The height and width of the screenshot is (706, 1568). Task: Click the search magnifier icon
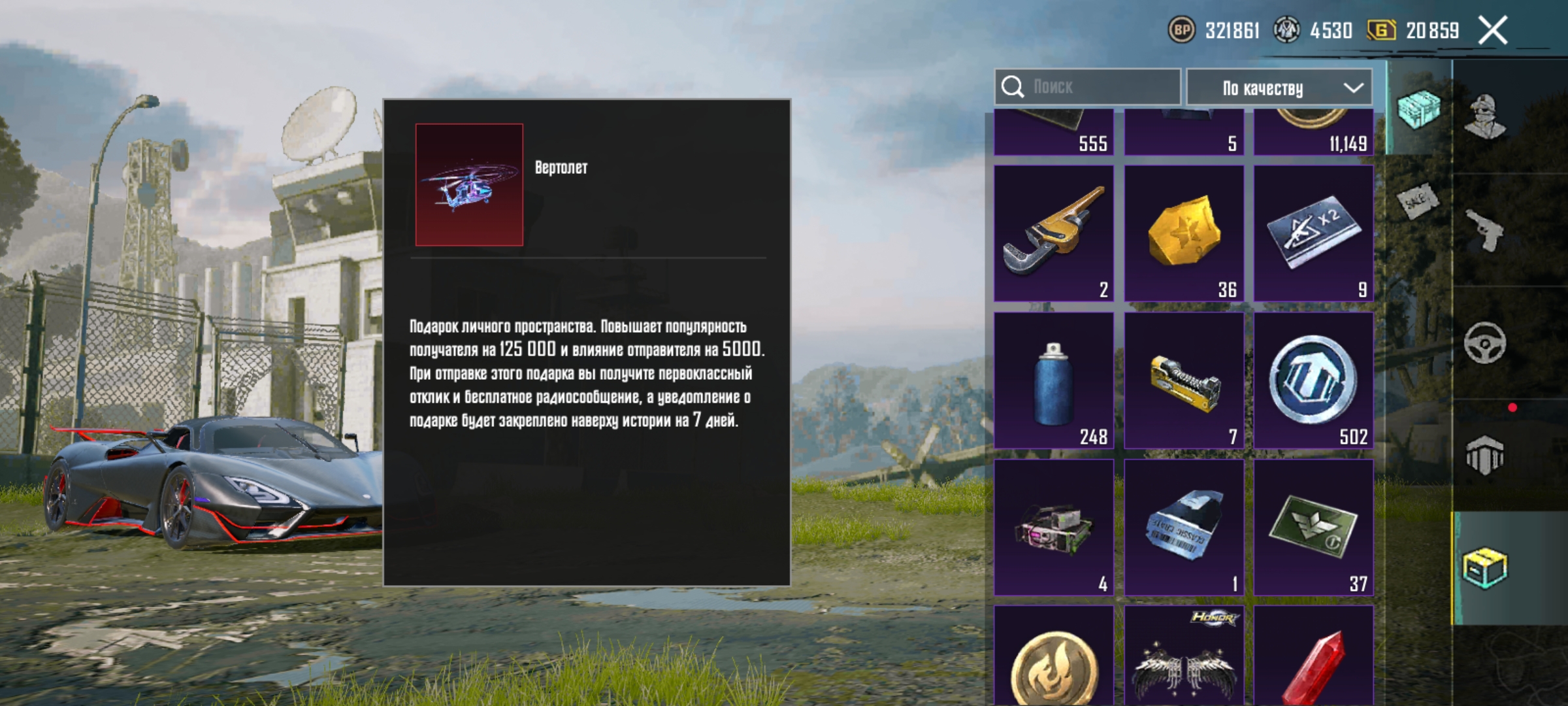point(1013,86)
